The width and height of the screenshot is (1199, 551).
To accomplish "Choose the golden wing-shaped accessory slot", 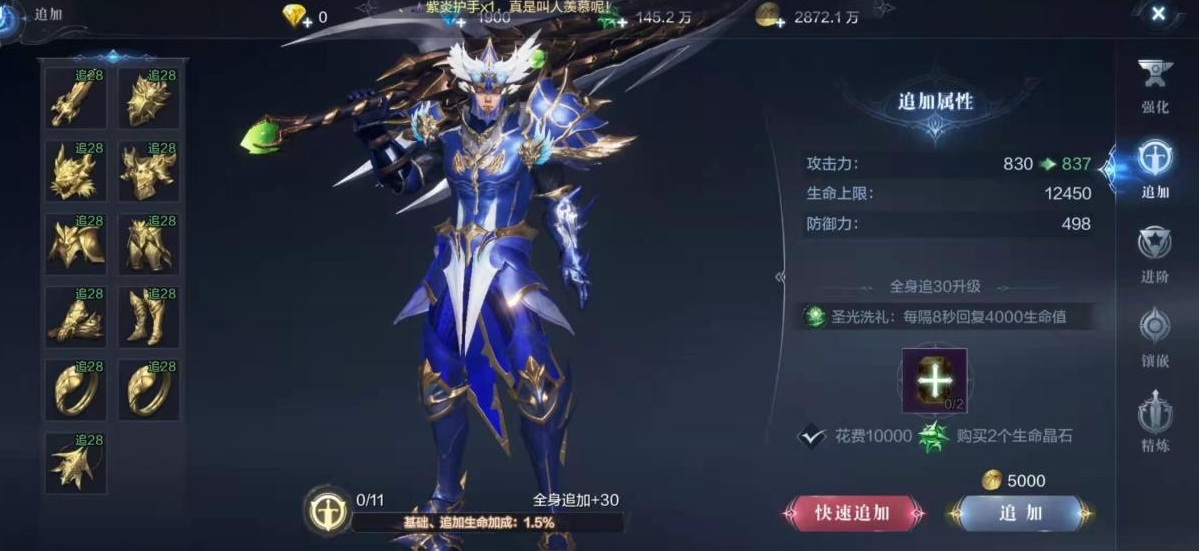I will pos(75,464).
